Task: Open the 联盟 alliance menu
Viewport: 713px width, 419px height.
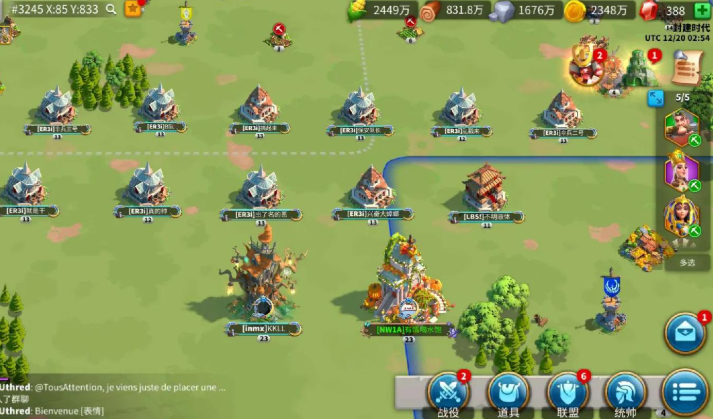Action: click(x=567, y=394)
